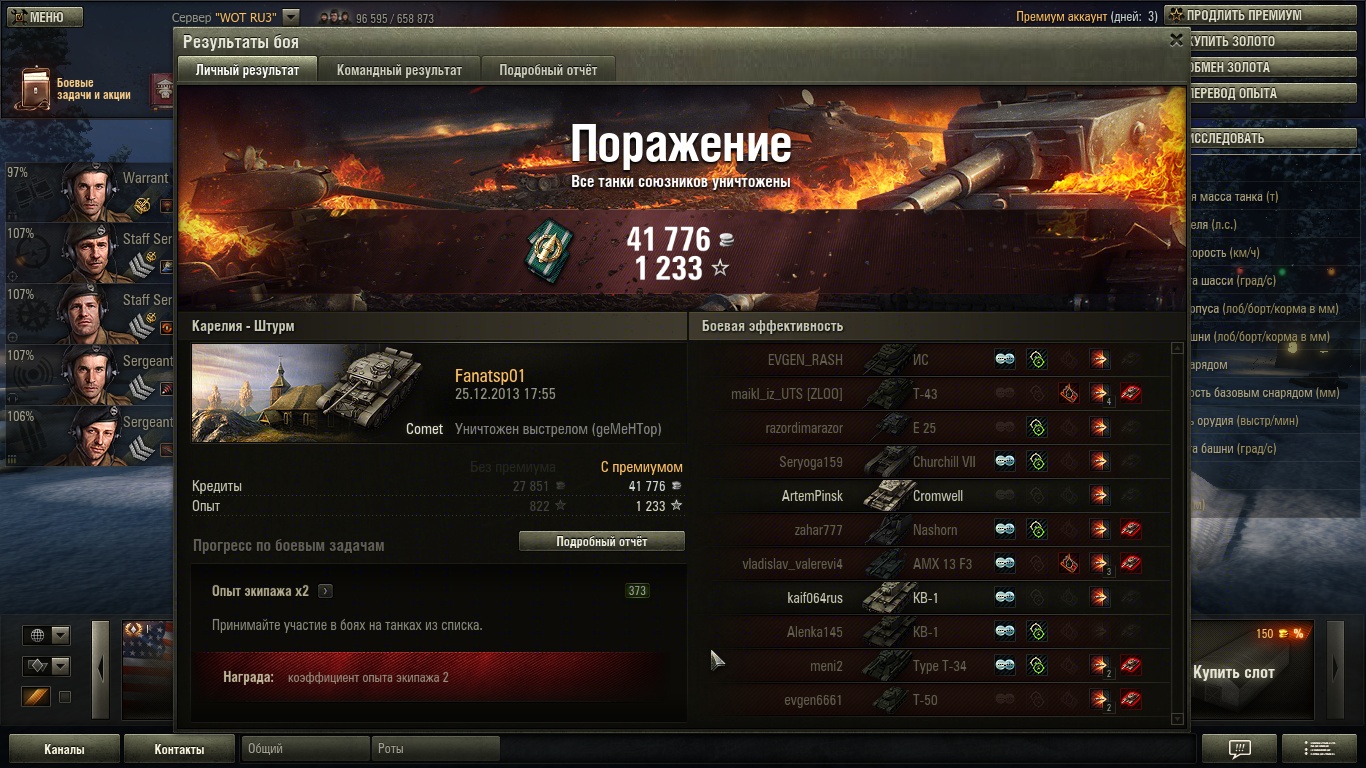Click the scroll-down arrow of effectiveness list
1366x768 pixels.
[1177, 719]
